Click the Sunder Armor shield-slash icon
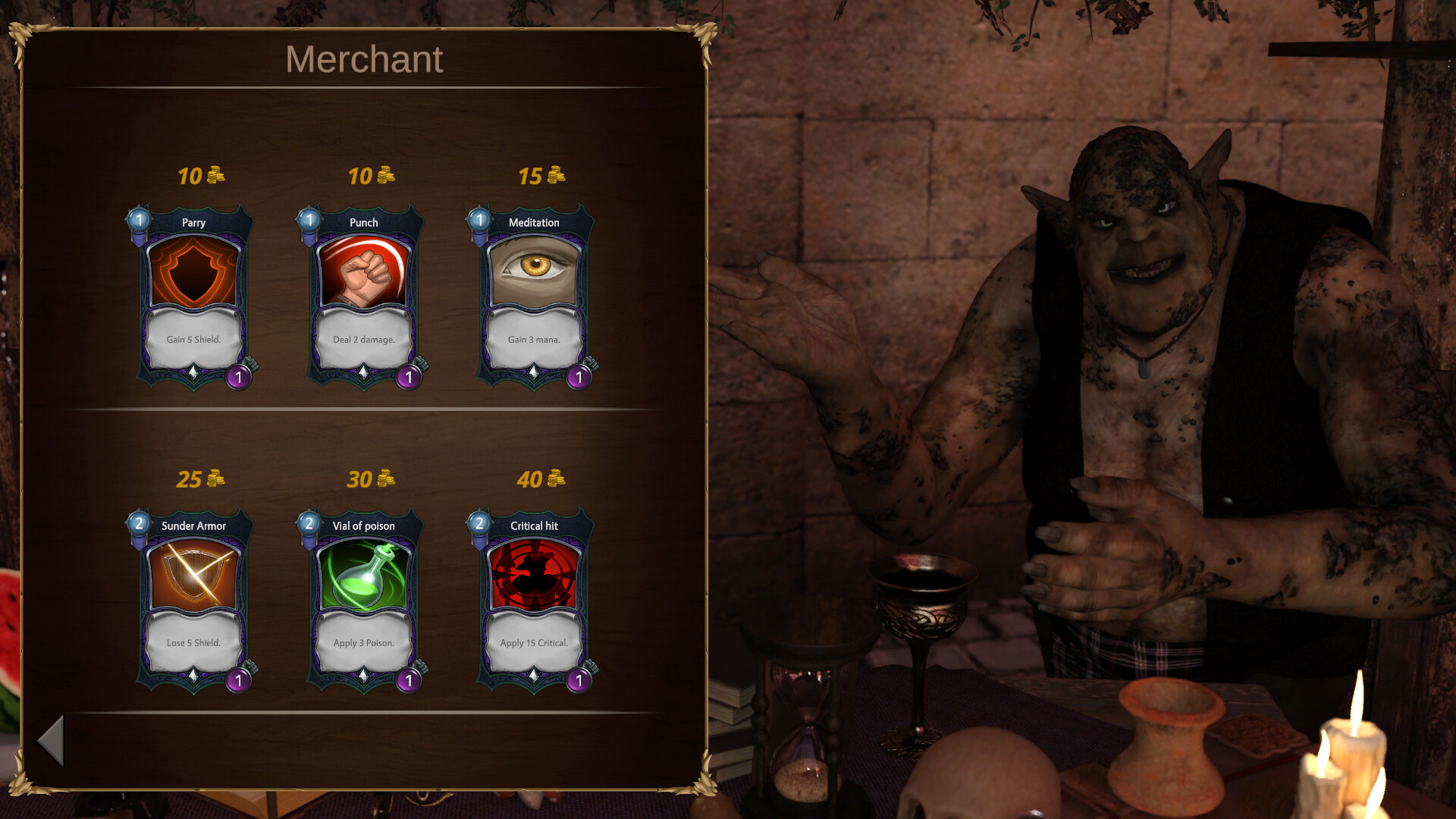 pyautogui.click(x=193, y=573)
